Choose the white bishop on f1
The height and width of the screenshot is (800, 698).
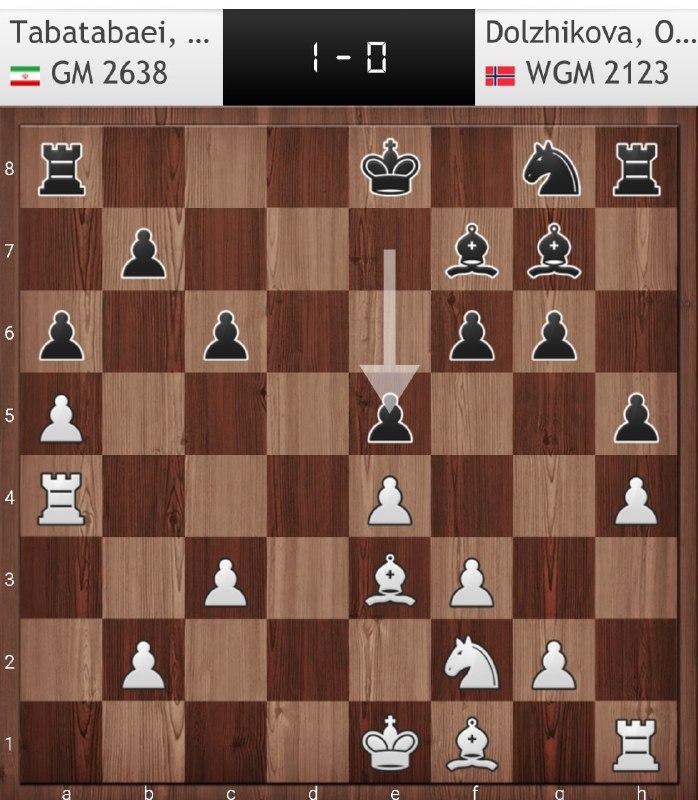pos(472,745)
